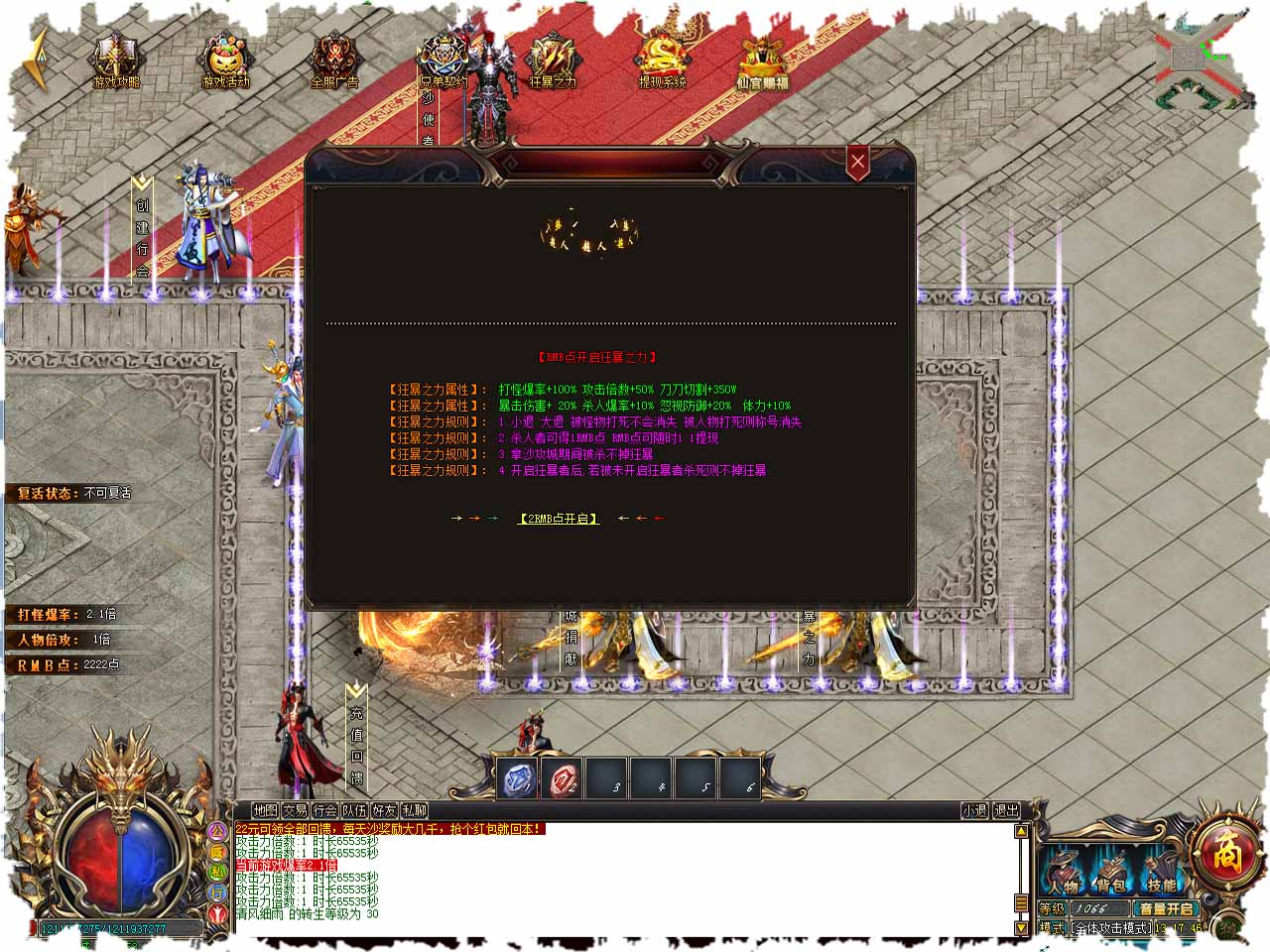The width and height of the screenshot is (1270, 952).
Task: Open the 好友 friends button
Action: pyautogui.click(x=384, y=811)
